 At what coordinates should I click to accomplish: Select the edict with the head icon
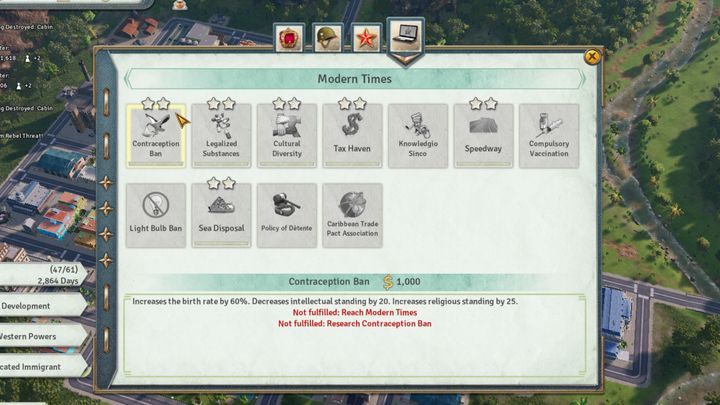pos(417,136)
